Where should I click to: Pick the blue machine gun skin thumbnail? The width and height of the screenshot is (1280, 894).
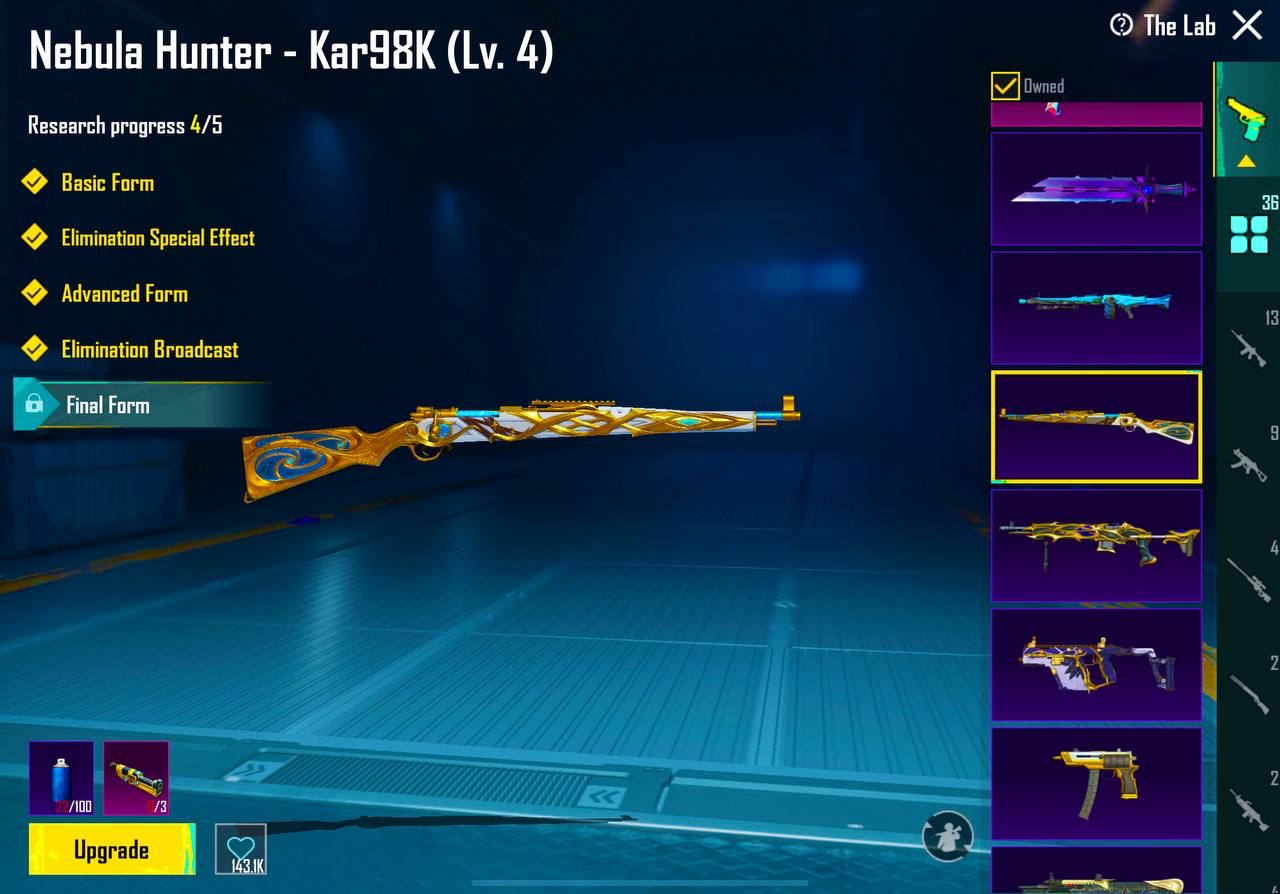coord(1096,307)
